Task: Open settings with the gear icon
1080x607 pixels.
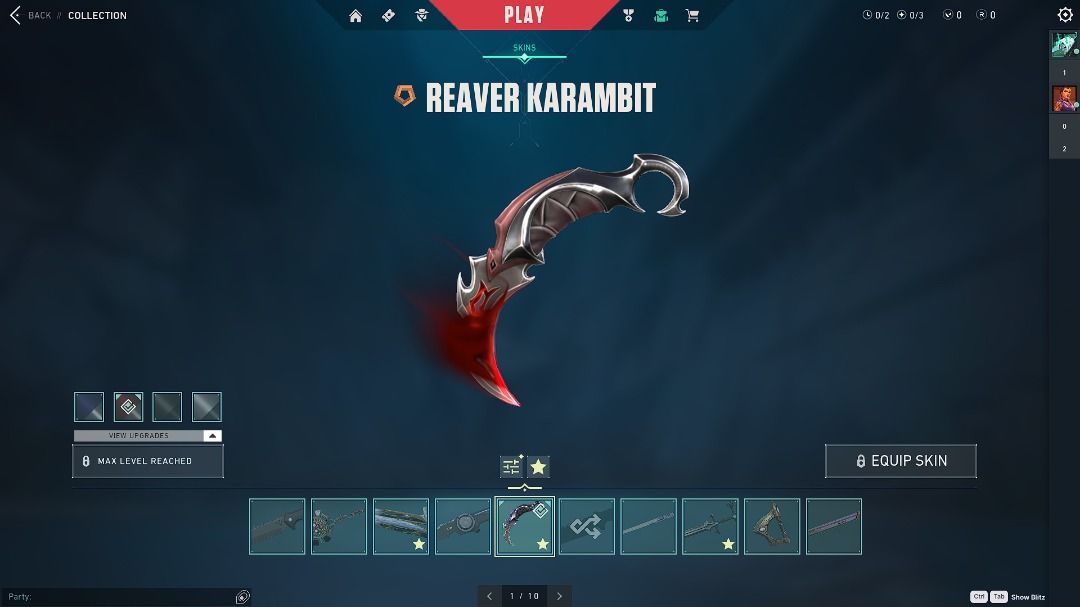Action: pos(1065,15)
